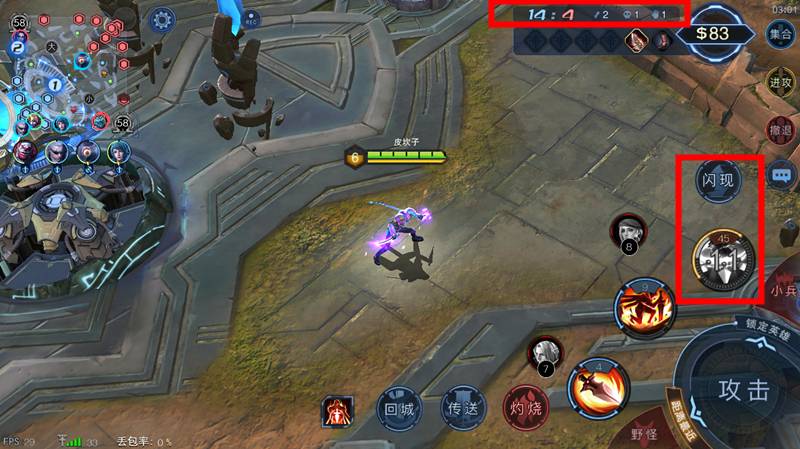Send the 集合 (gather) signal
The image size is (800, 449).
coord(781,33)
